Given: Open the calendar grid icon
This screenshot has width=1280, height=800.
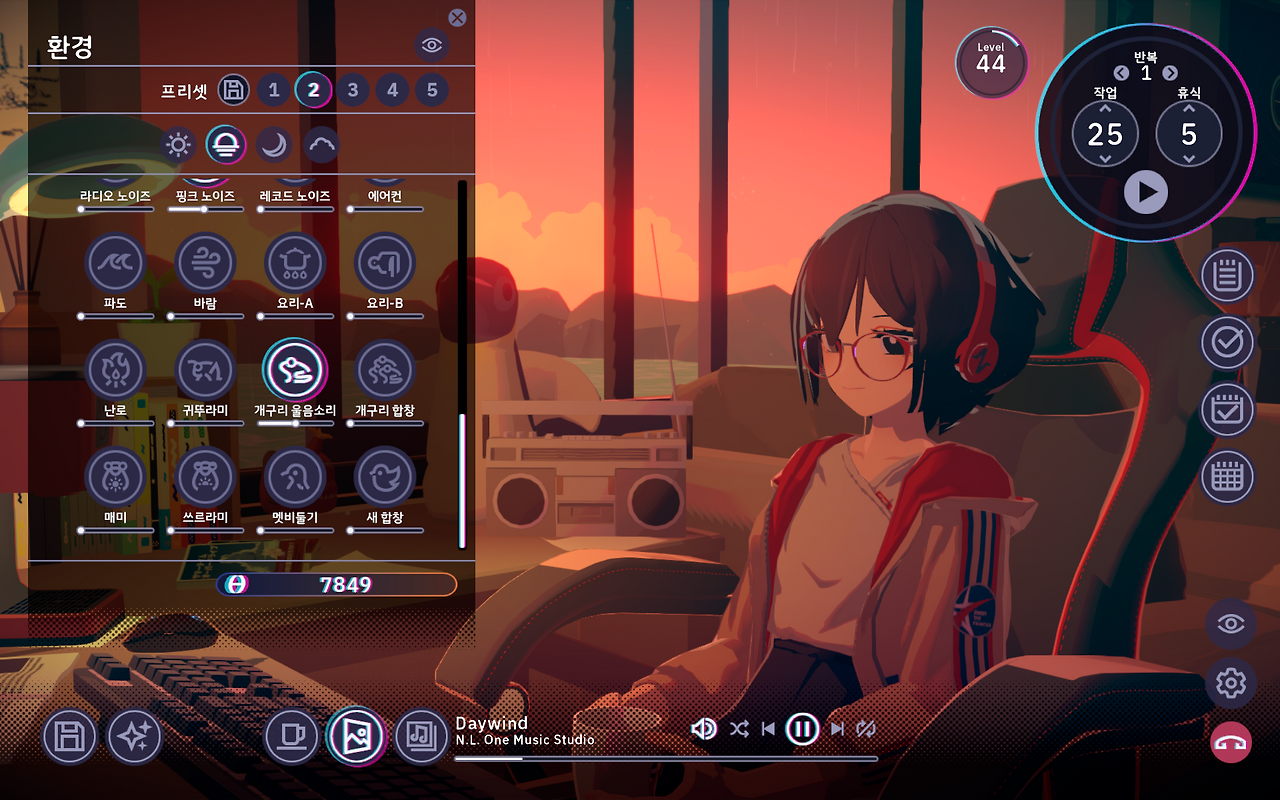Looking at the screenshot, I should (1227, 477).
